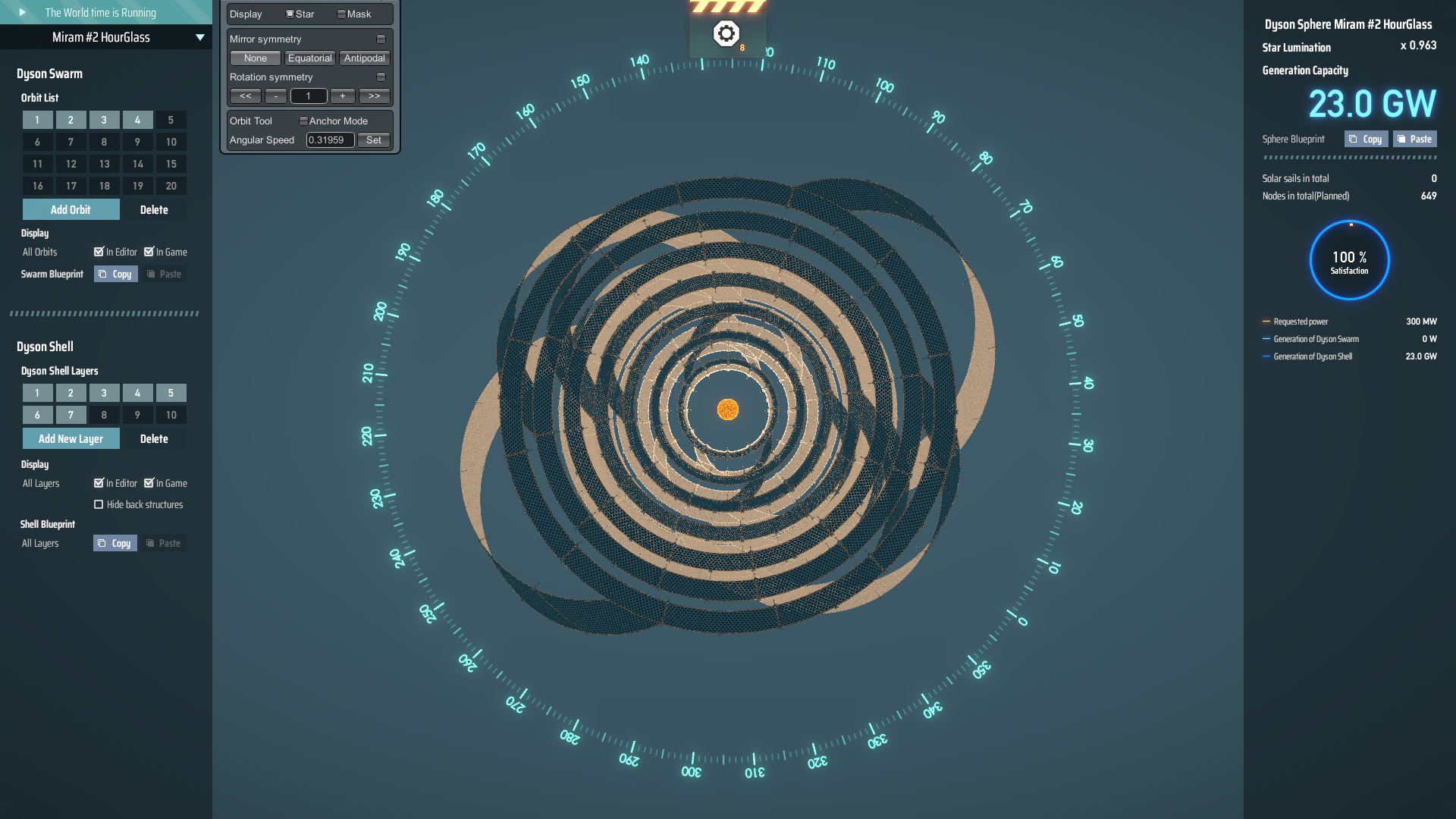Image resolution: width=1456 pixels, height=819 pixels.
Task: Paste the Shell Blueprint
Action: tap(165, 543)
